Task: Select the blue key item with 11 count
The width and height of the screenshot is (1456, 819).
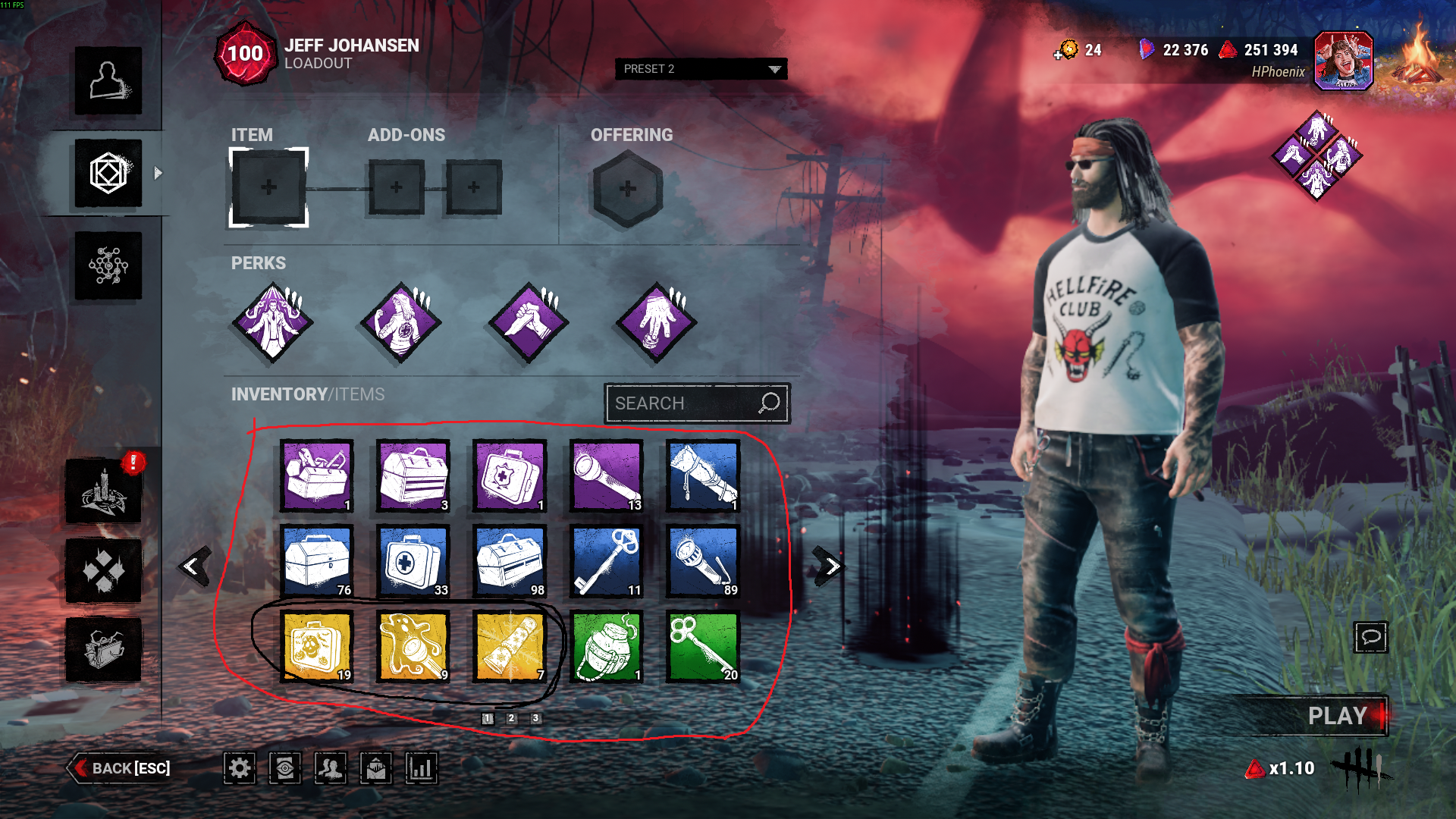Action: tap(607, 561)
